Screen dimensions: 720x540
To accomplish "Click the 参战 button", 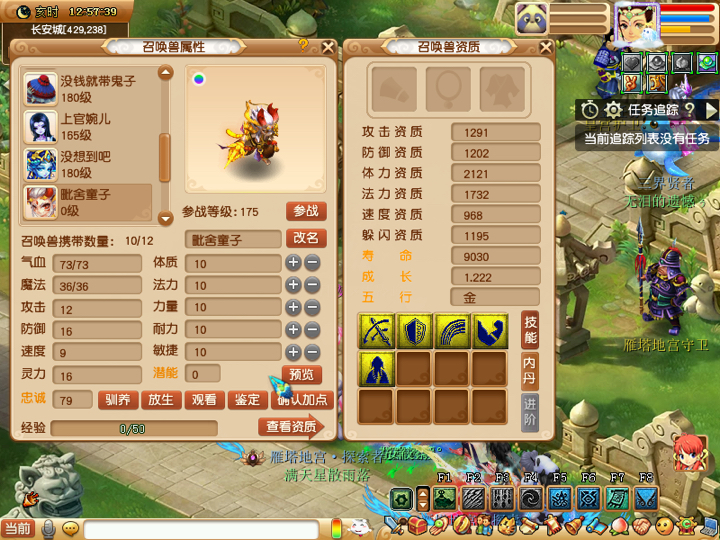I will pyautogui.click(x=306, y=211).
